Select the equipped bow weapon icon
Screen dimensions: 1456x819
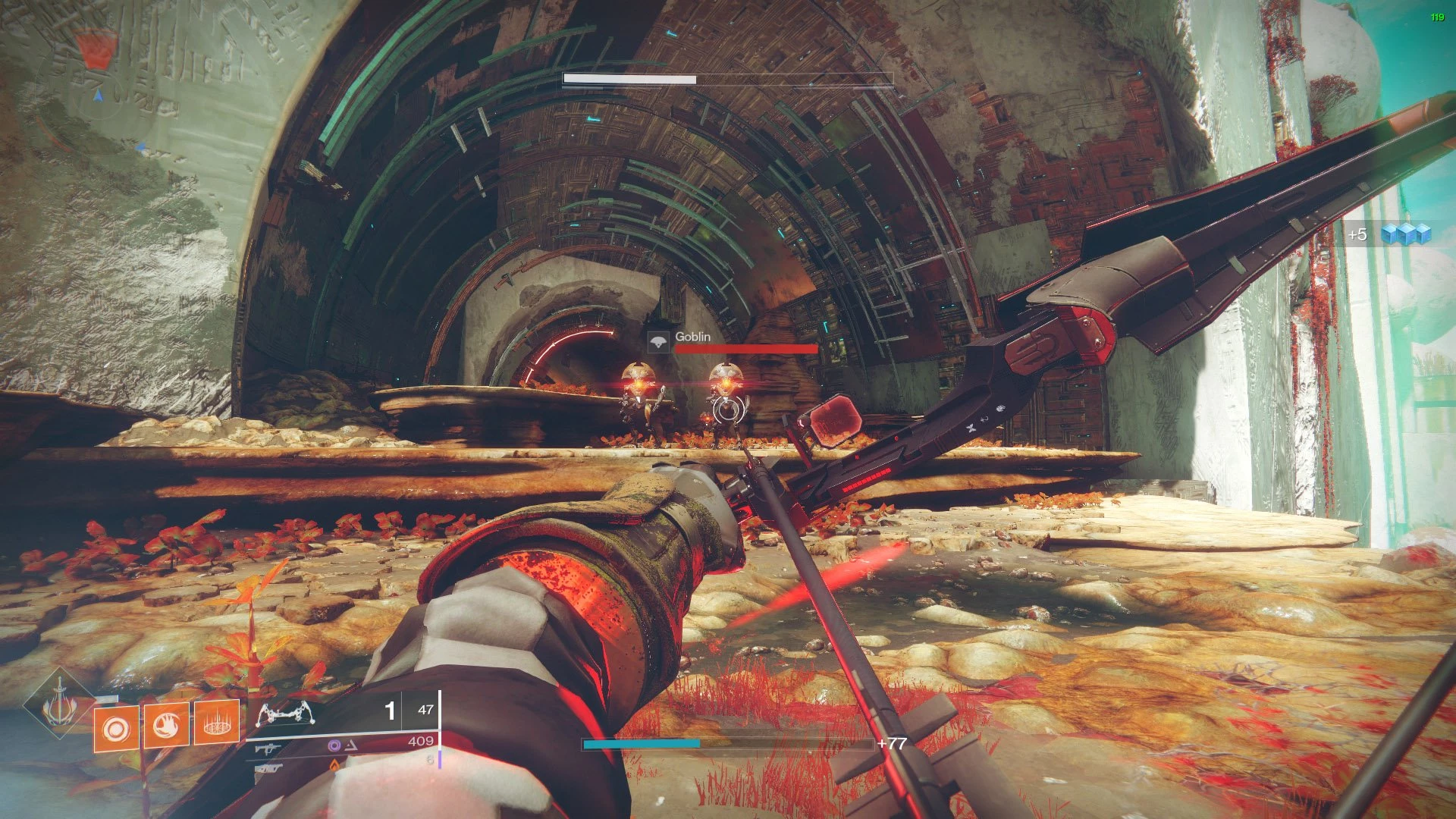point(286,713)
